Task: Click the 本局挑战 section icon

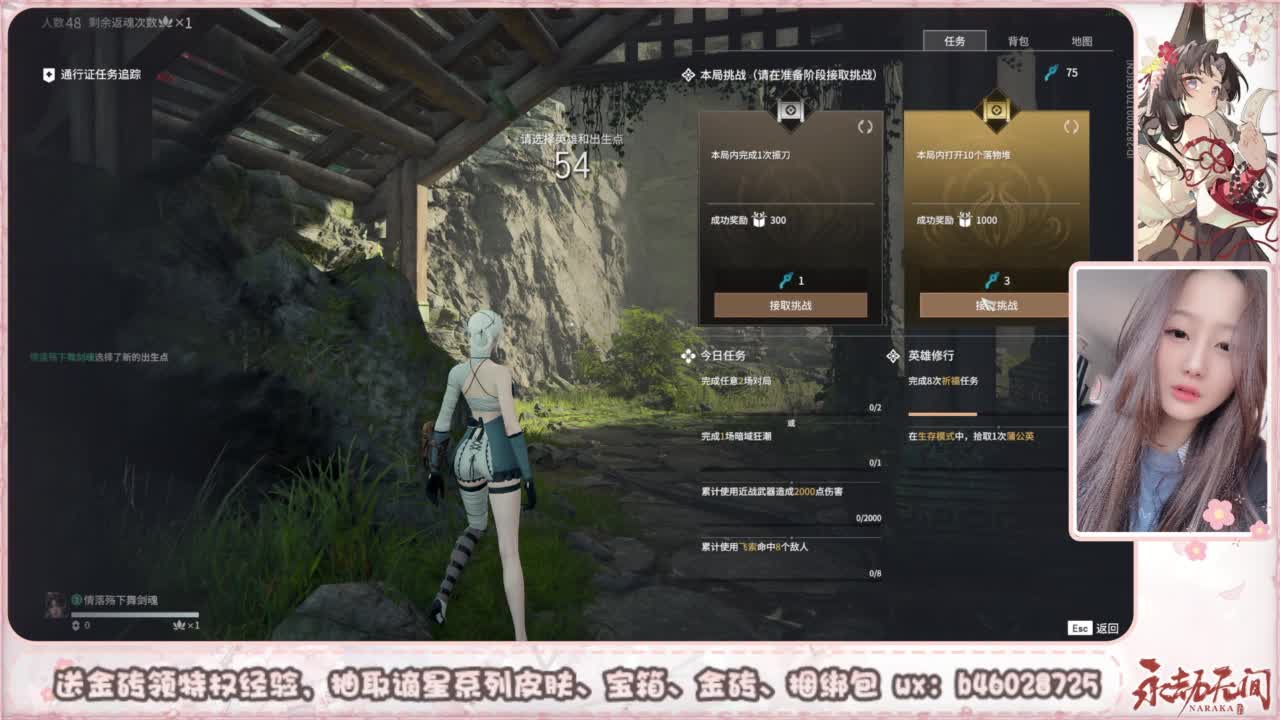Action: coord(688,72)
